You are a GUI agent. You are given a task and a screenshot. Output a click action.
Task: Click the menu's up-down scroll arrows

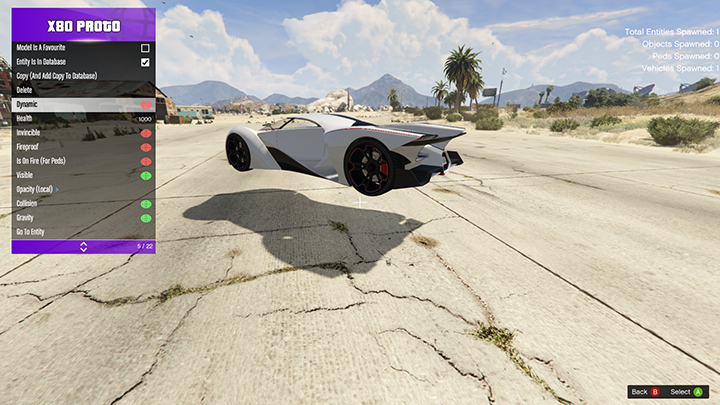click(x=83, y=246)
